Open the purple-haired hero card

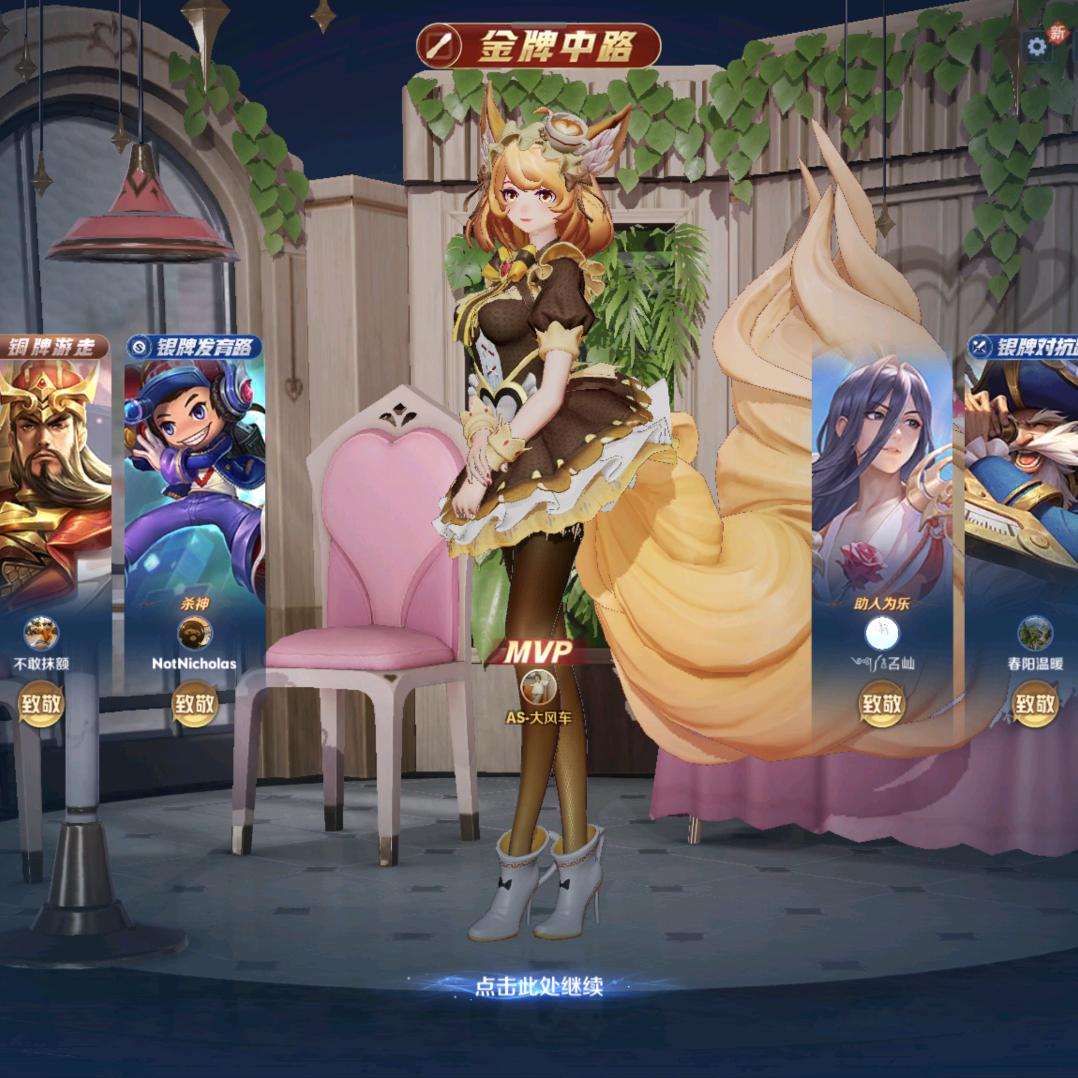[x=881, y=470]
